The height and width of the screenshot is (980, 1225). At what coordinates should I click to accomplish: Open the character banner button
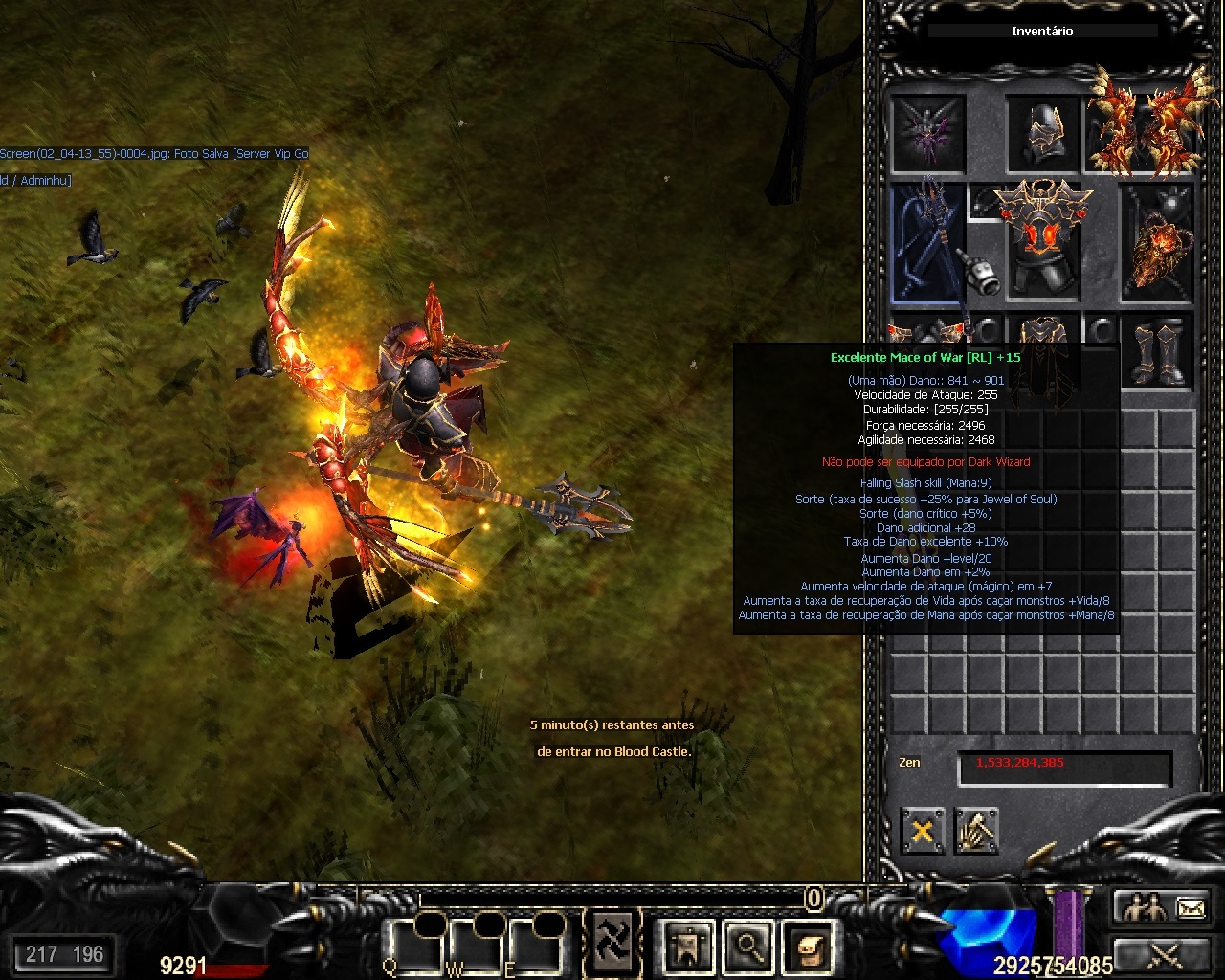point(688,947)
